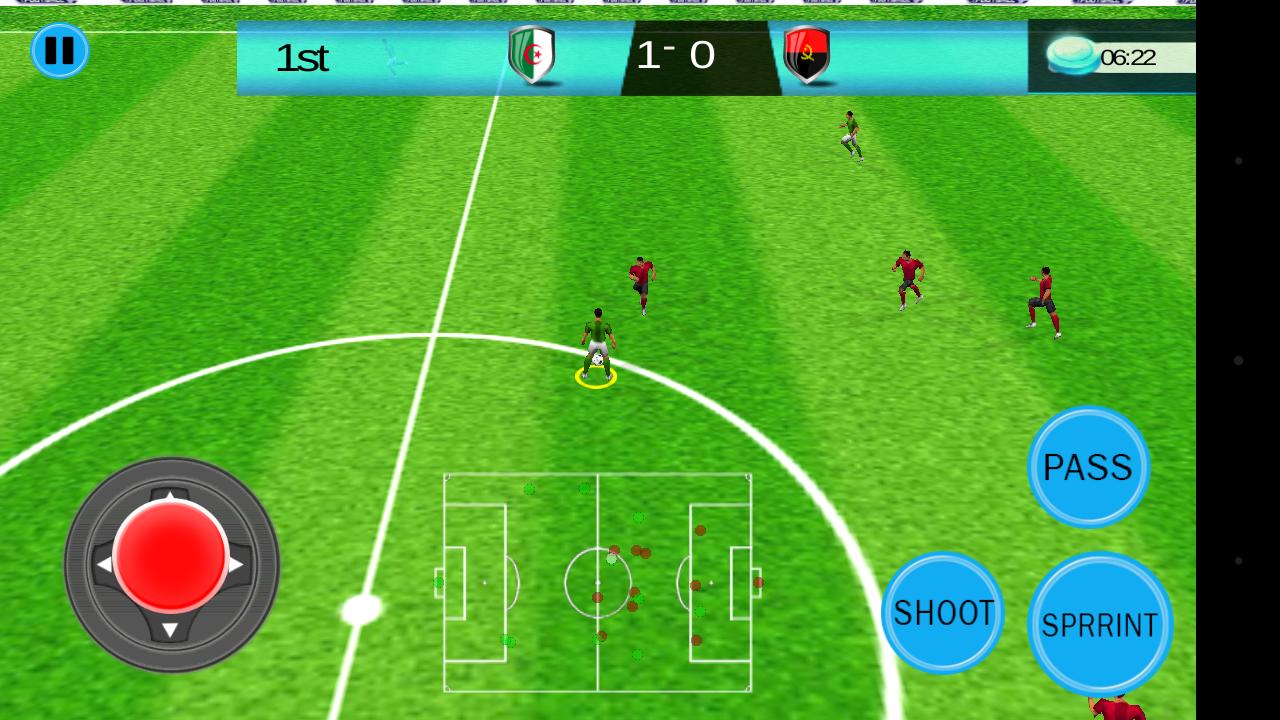Viewport: 1280px width, 720px height.
Task: Click the 06:22 match timer
Action: click(x=1128, y=57)
